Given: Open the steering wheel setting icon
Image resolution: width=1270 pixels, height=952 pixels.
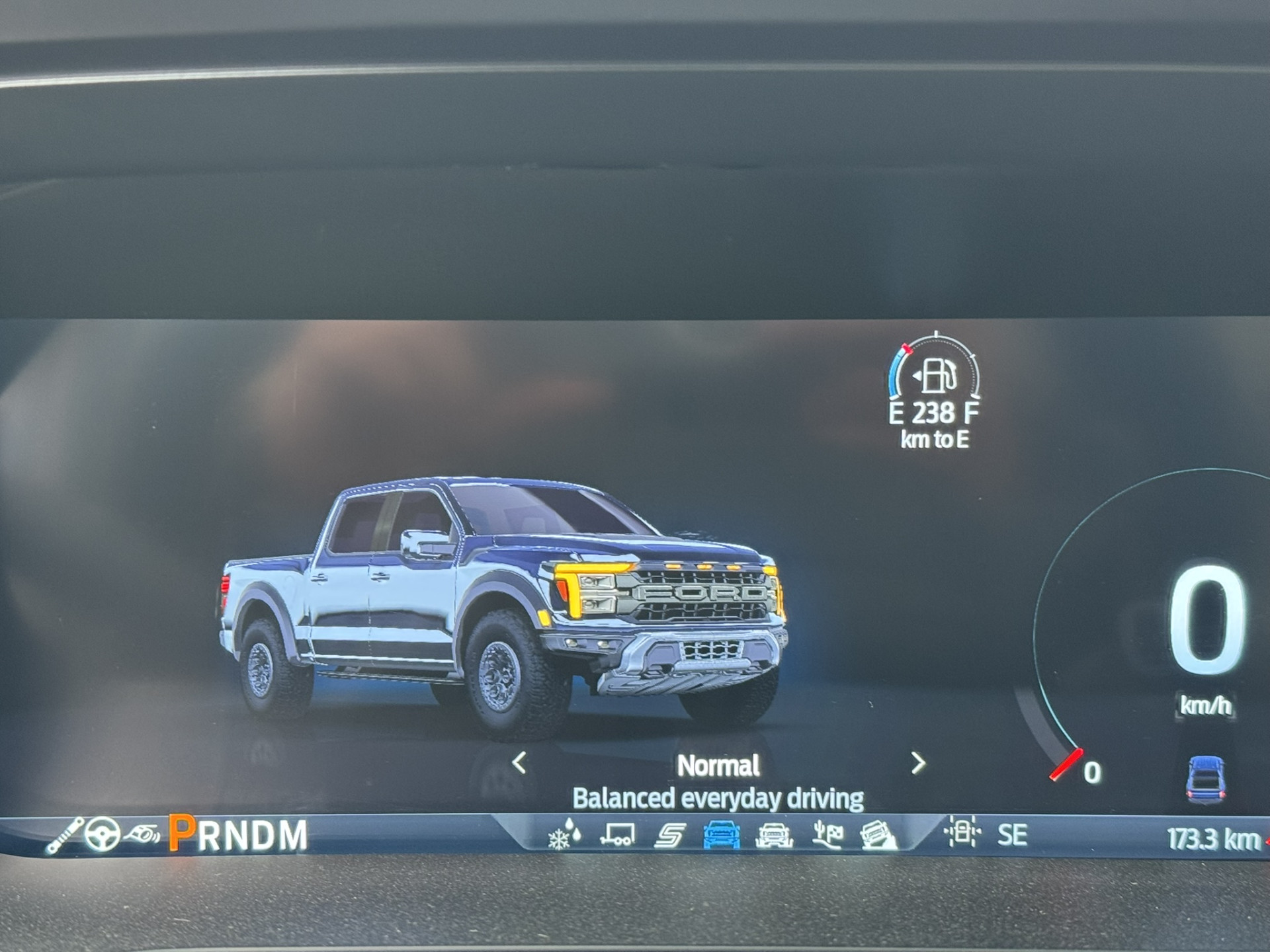Looking at the screenshot, I should coord(103,834).
